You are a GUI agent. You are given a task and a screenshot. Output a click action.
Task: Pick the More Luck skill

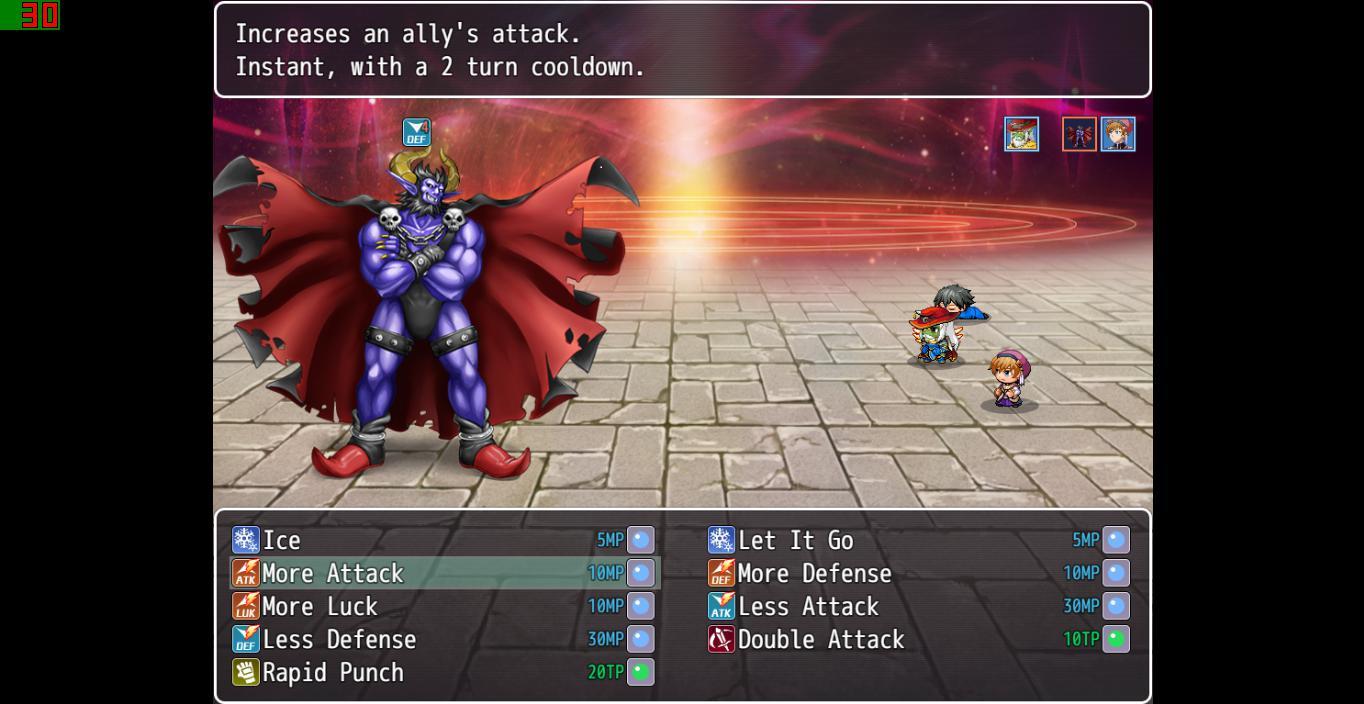[x=320, y=607]
